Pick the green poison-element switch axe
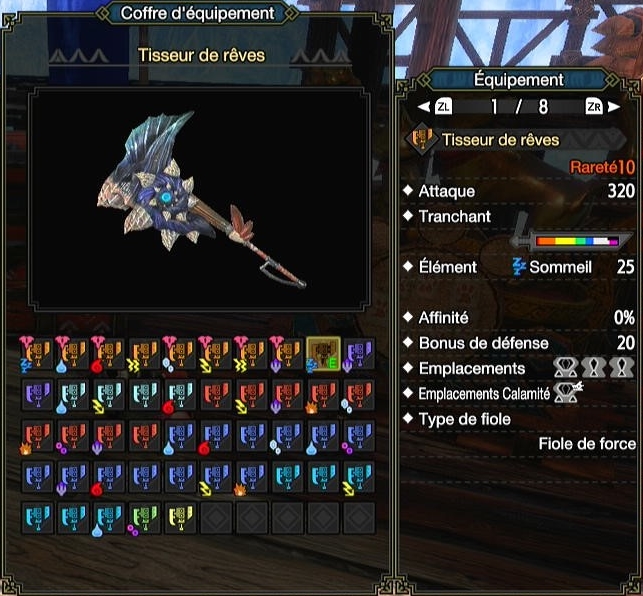This screenshot has width=643, height=596. 143,517
